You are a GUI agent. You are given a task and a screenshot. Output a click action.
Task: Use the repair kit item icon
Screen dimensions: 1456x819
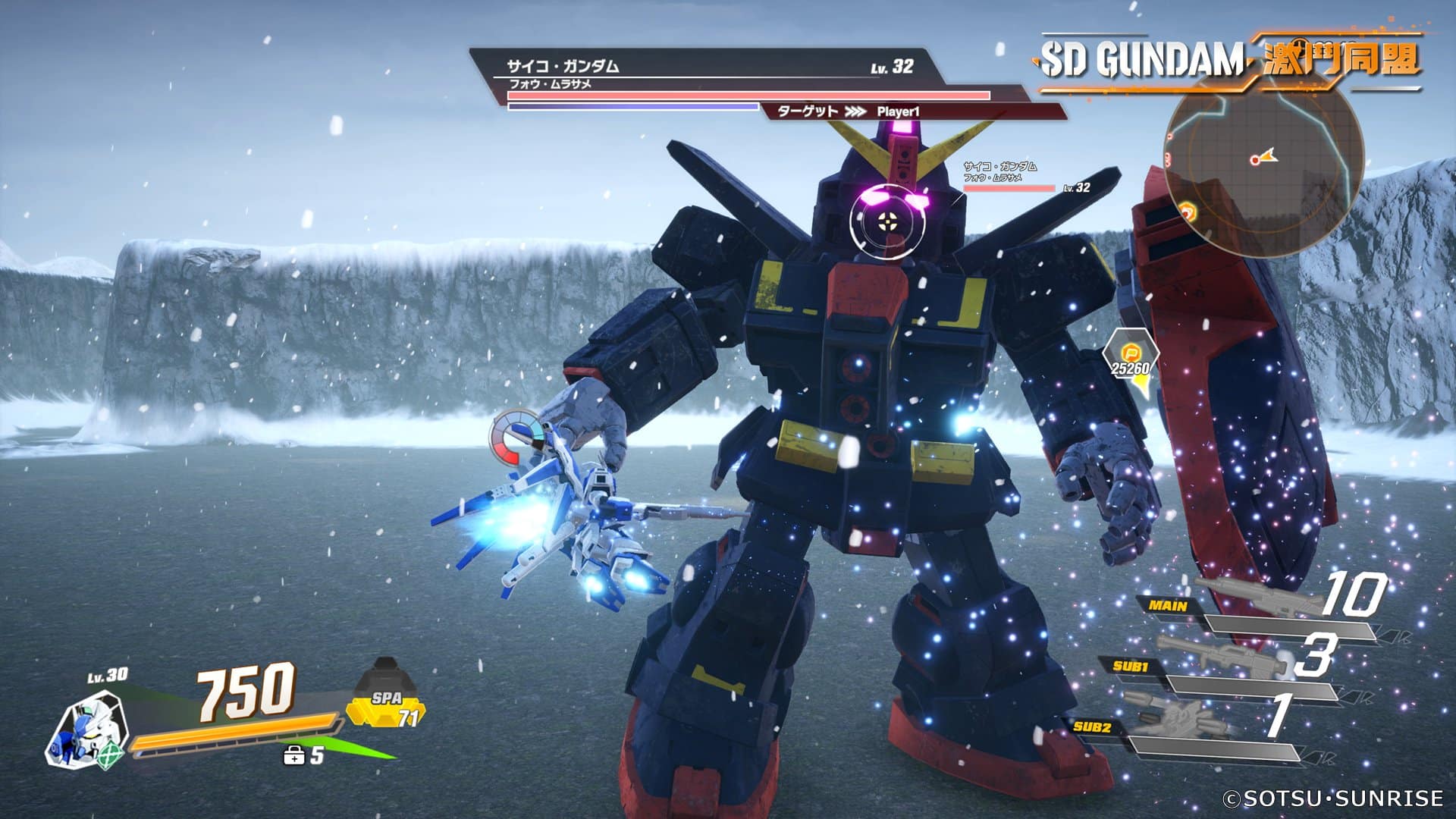(x=293, y=755)
